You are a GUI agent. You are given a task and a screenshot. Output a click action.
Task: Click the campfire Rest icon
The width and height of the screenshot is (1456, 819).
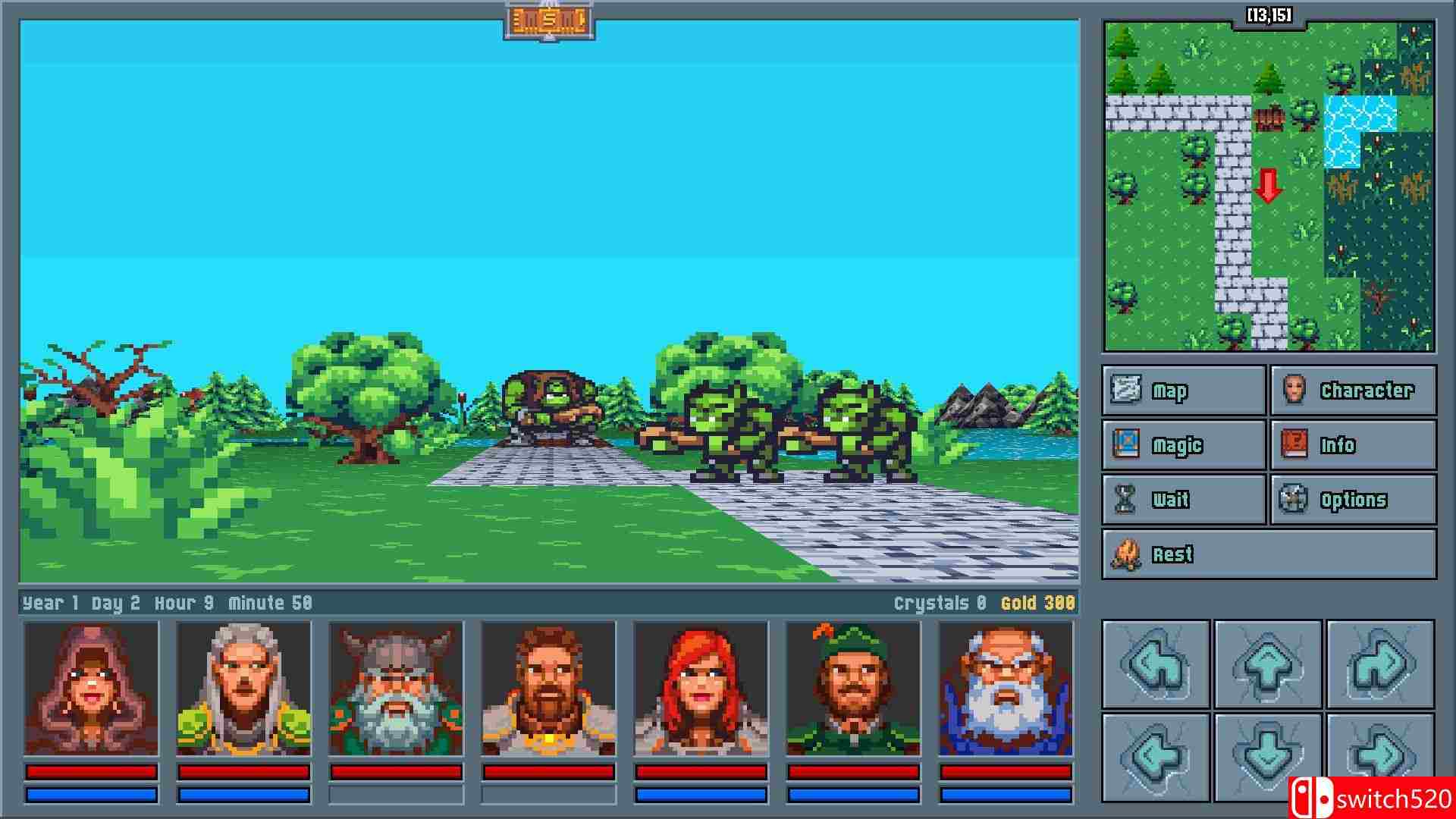pyautogui.click(x=1129, y=554)
